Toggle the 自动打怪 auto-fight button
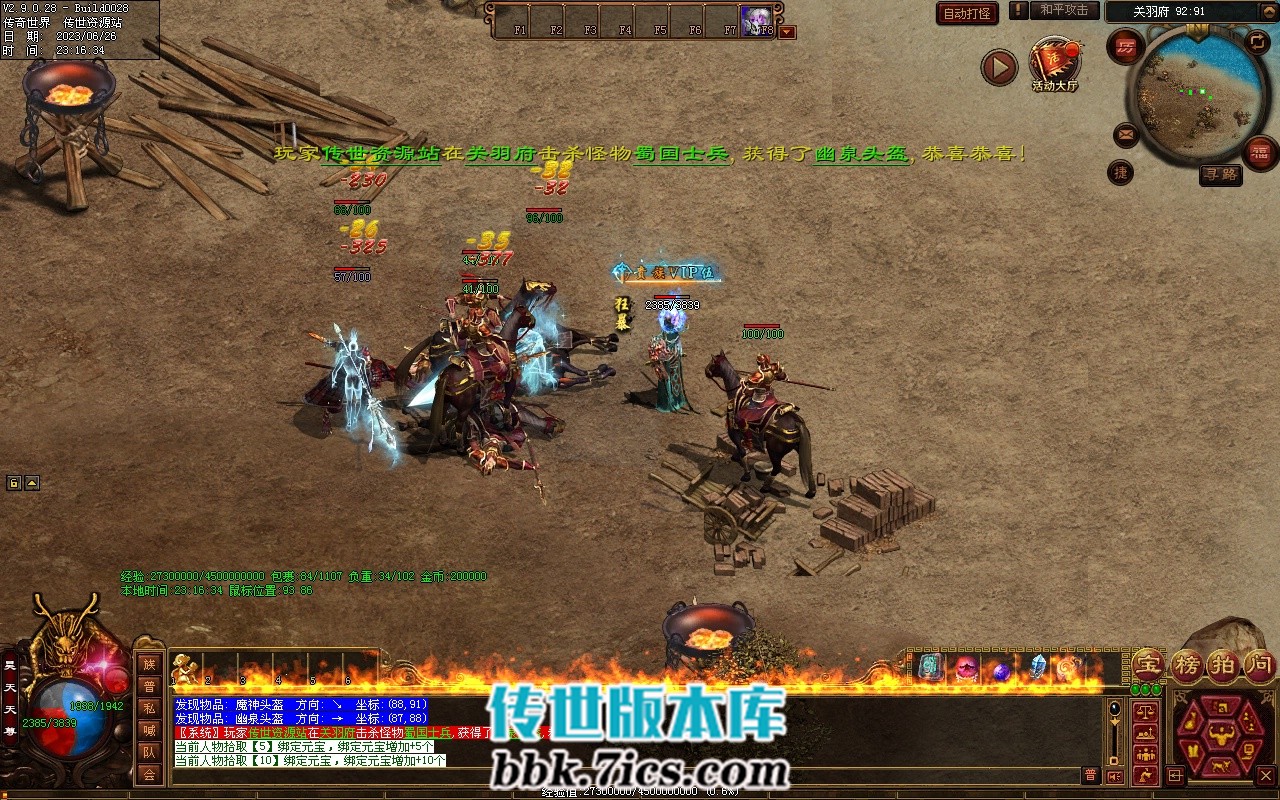The height and width of the screenshot is (800, 1280). pos(967,13)
